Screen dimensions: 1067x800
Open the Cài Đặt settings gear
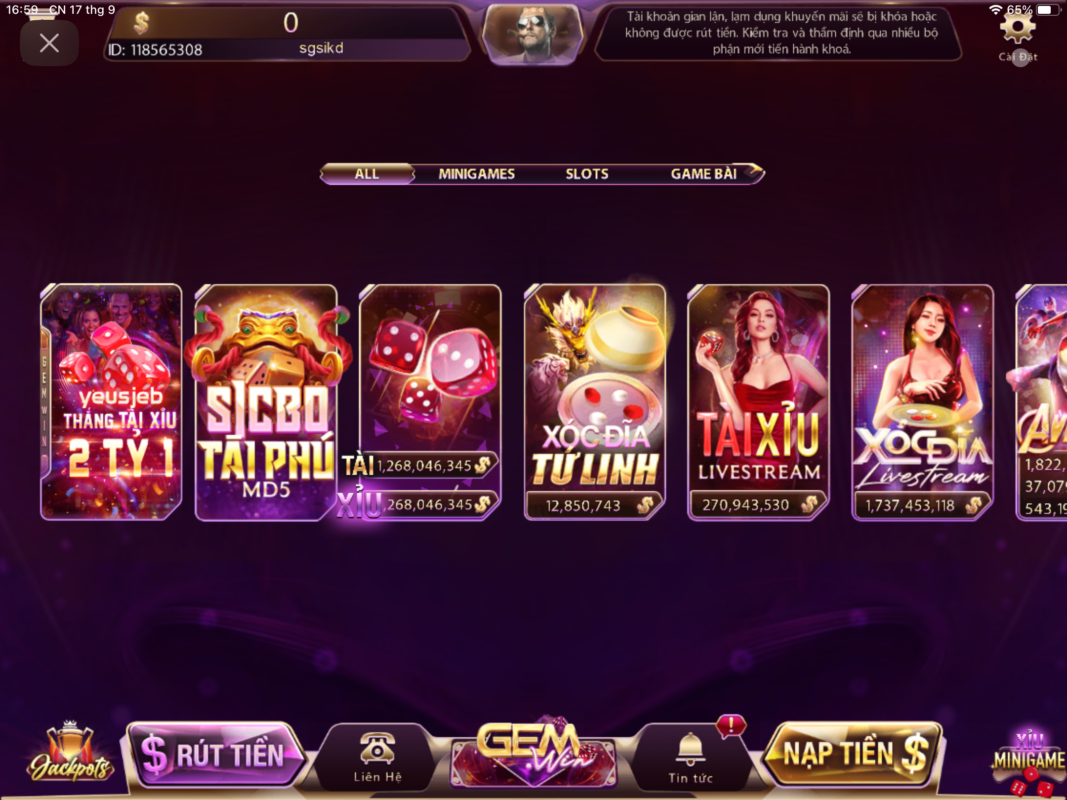(x=1018, y=29)
